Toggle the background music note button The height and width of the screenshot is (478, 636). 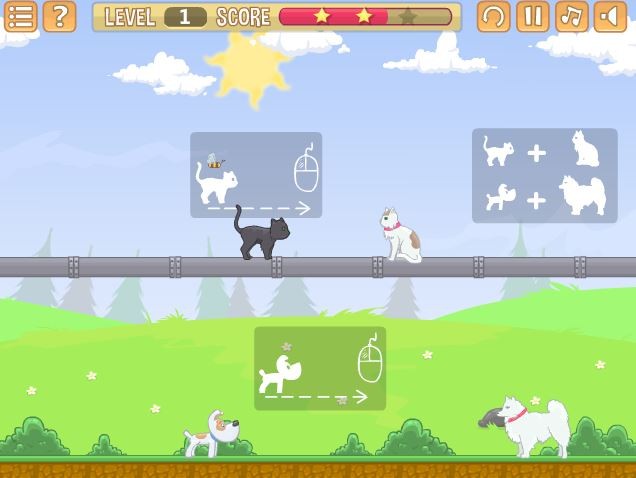[x=571, y=16]
